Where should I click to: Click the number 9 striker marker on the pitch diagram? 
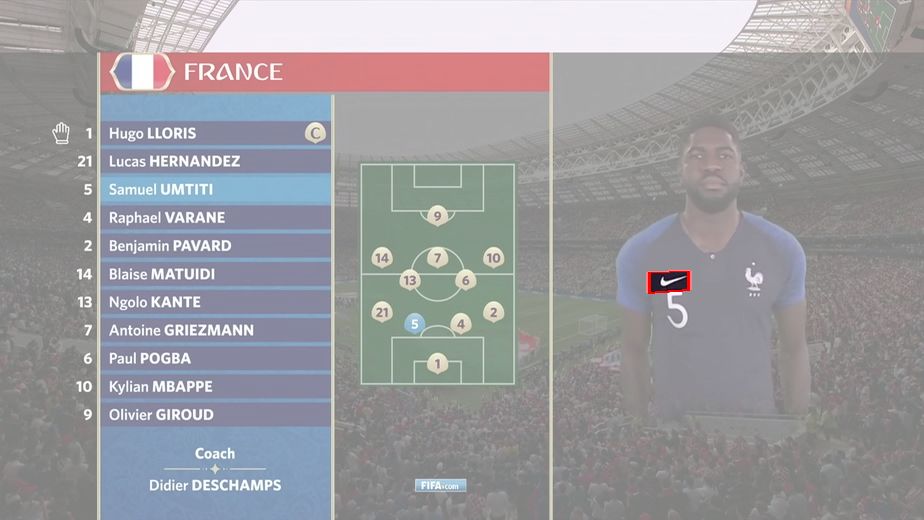[x=437, y=215]
